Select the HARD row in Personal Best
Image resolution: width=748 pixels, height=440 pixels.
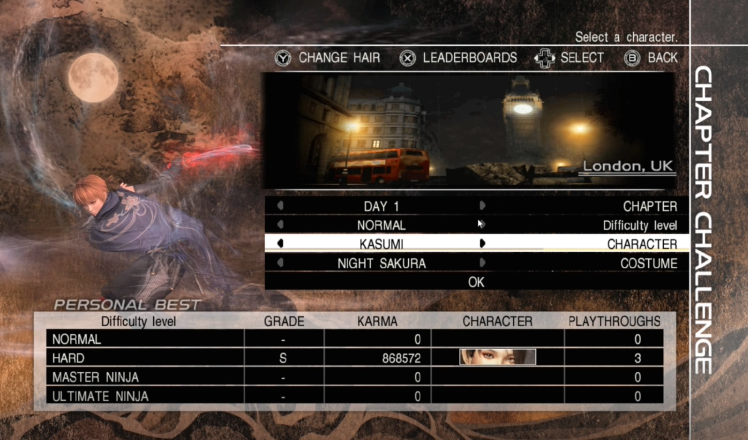click(x=354, y=357)
